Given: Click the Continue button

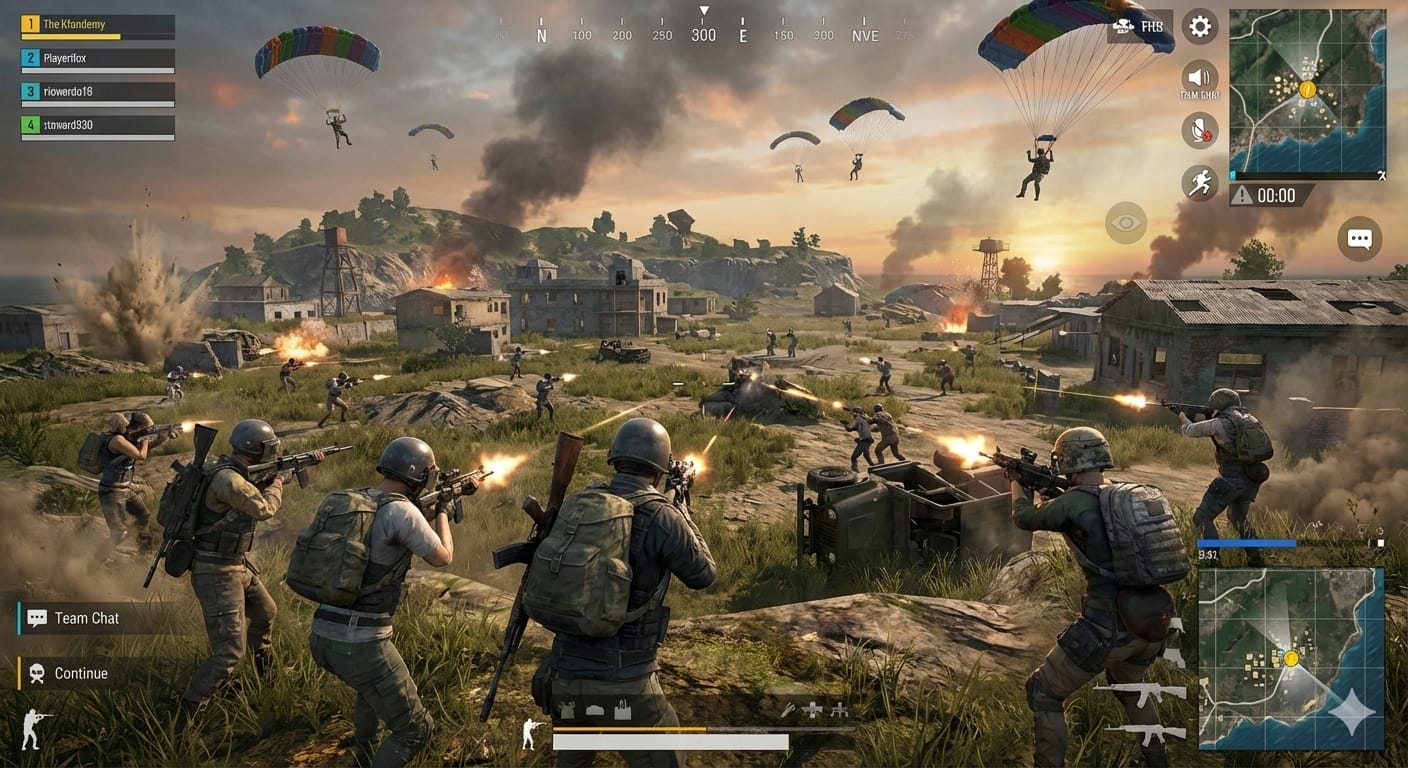Looking at the screenshot, I should point(80,673).
